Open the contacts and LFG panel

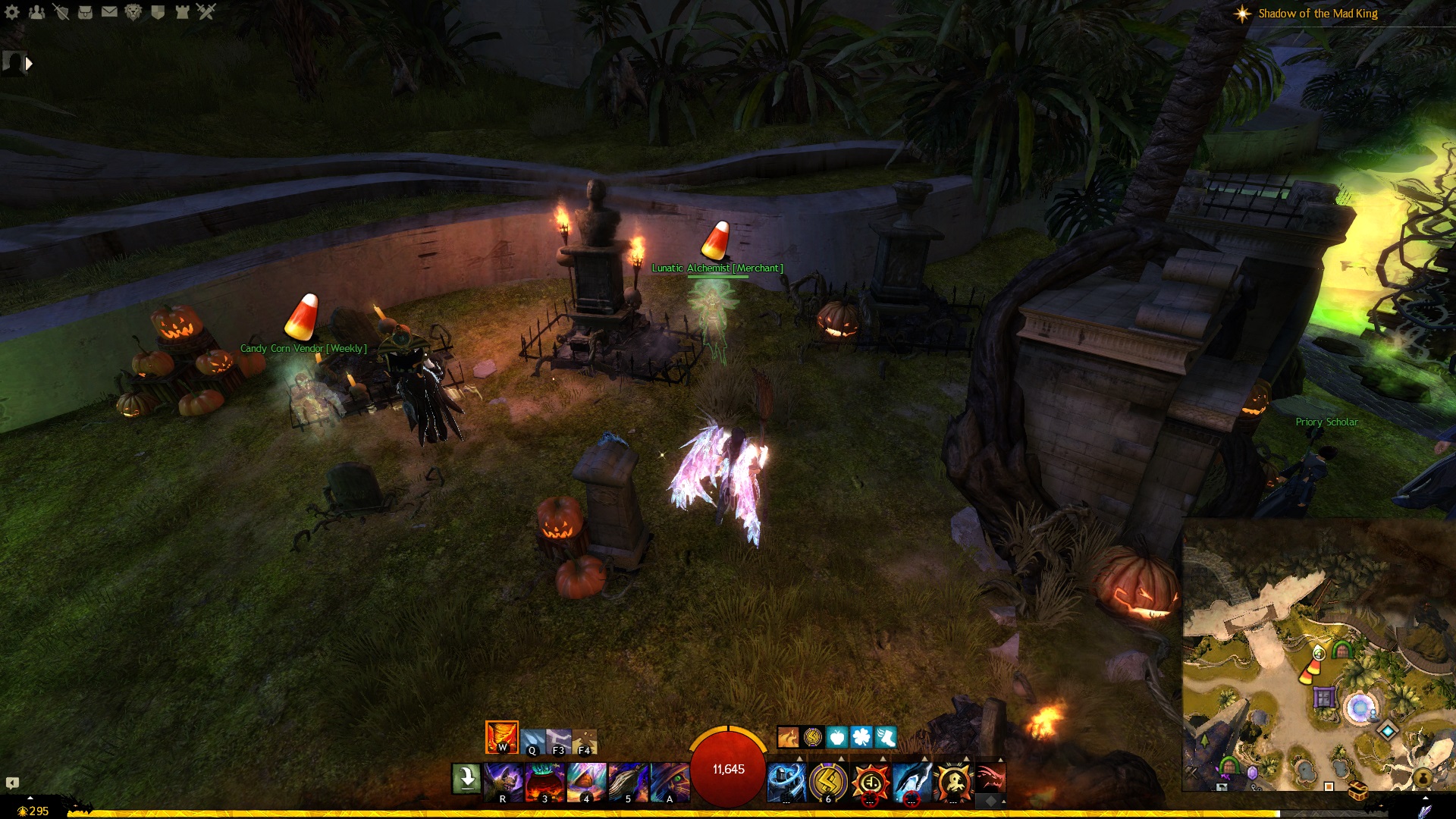coord(36,11)
